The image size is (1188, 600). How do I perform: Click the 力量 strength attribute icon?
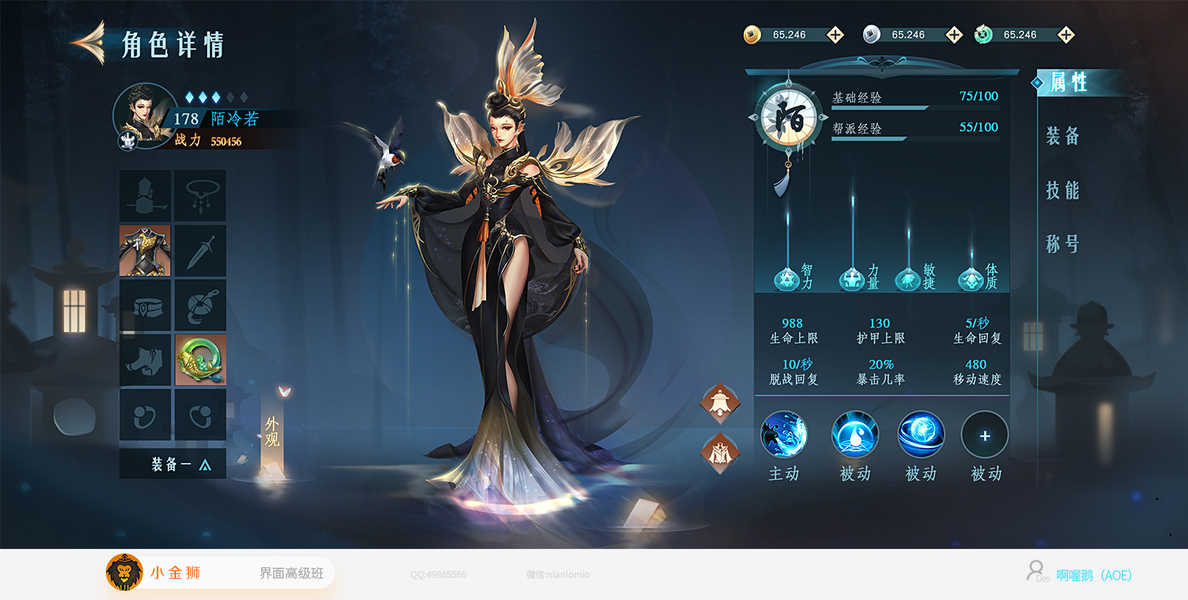click(x=852, y=280)
